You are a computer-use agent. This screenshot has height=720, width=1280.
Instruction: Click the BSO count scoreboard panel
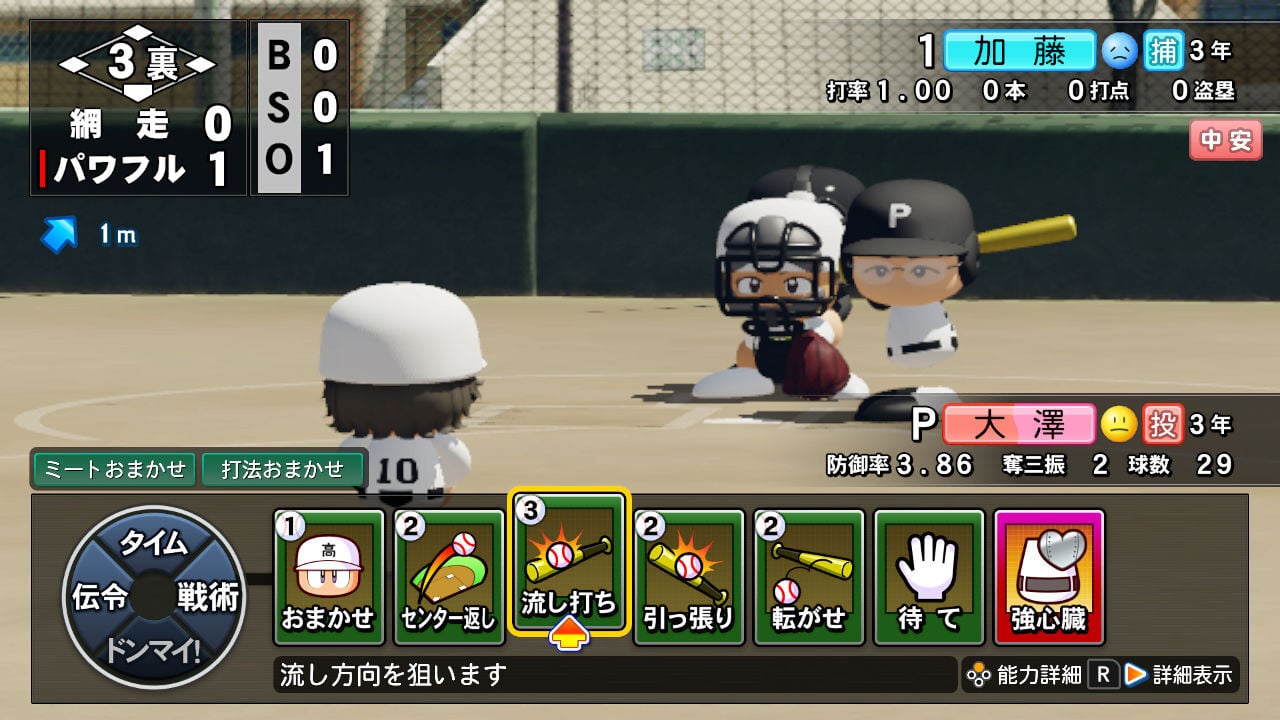[300, 105]
